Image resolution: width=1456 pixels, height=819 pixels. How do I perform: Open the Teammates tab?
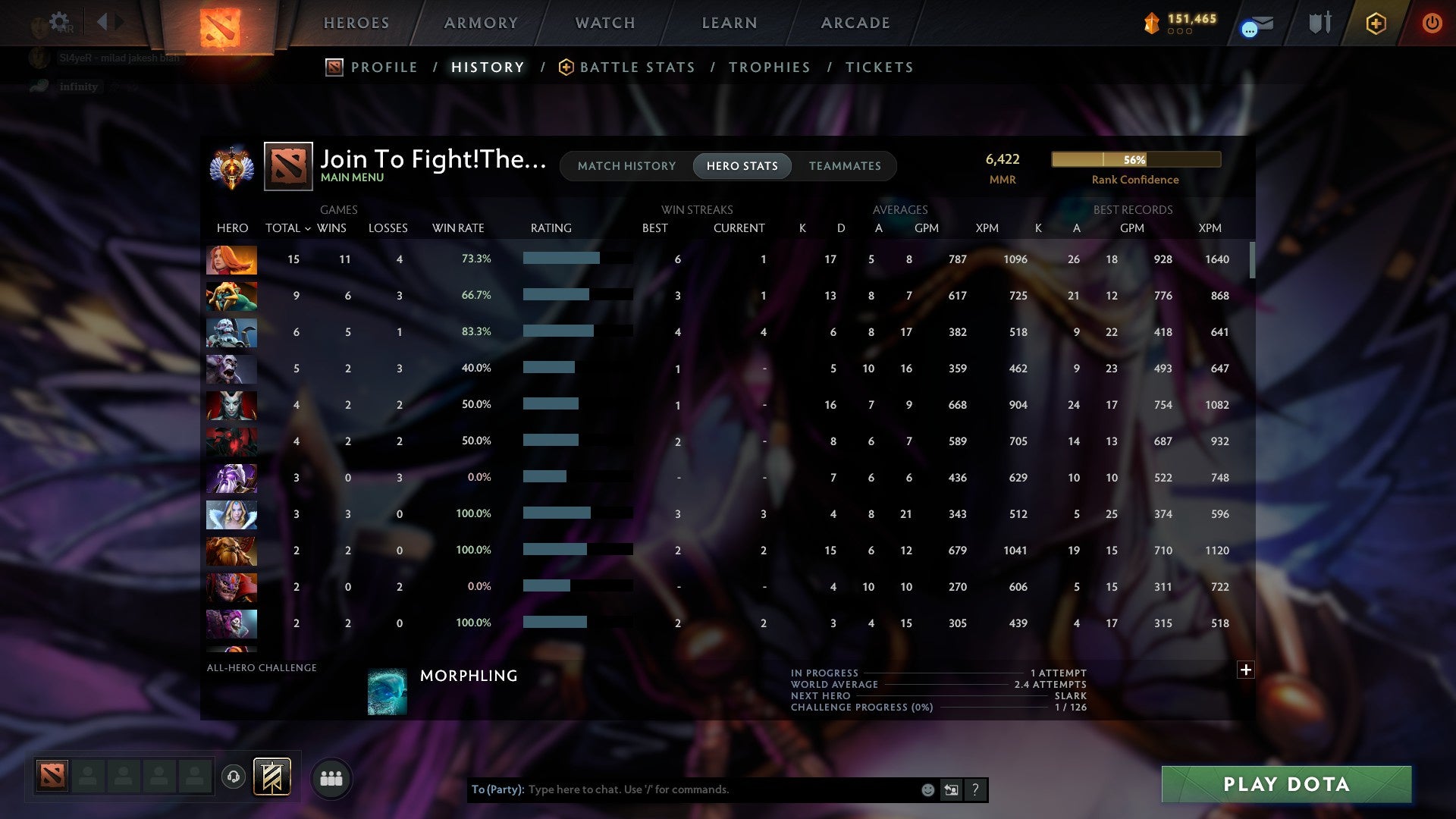click(x=845, y=166)
